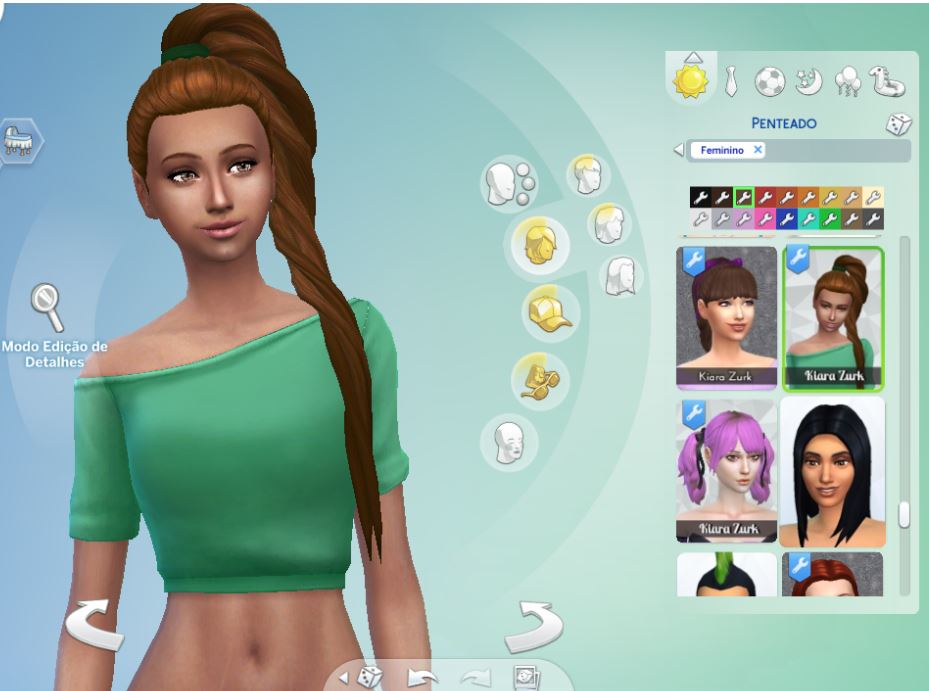Switch to the Sleepwear moon tab
Viewport: 929px width, 691px height.
pos(808,82)
